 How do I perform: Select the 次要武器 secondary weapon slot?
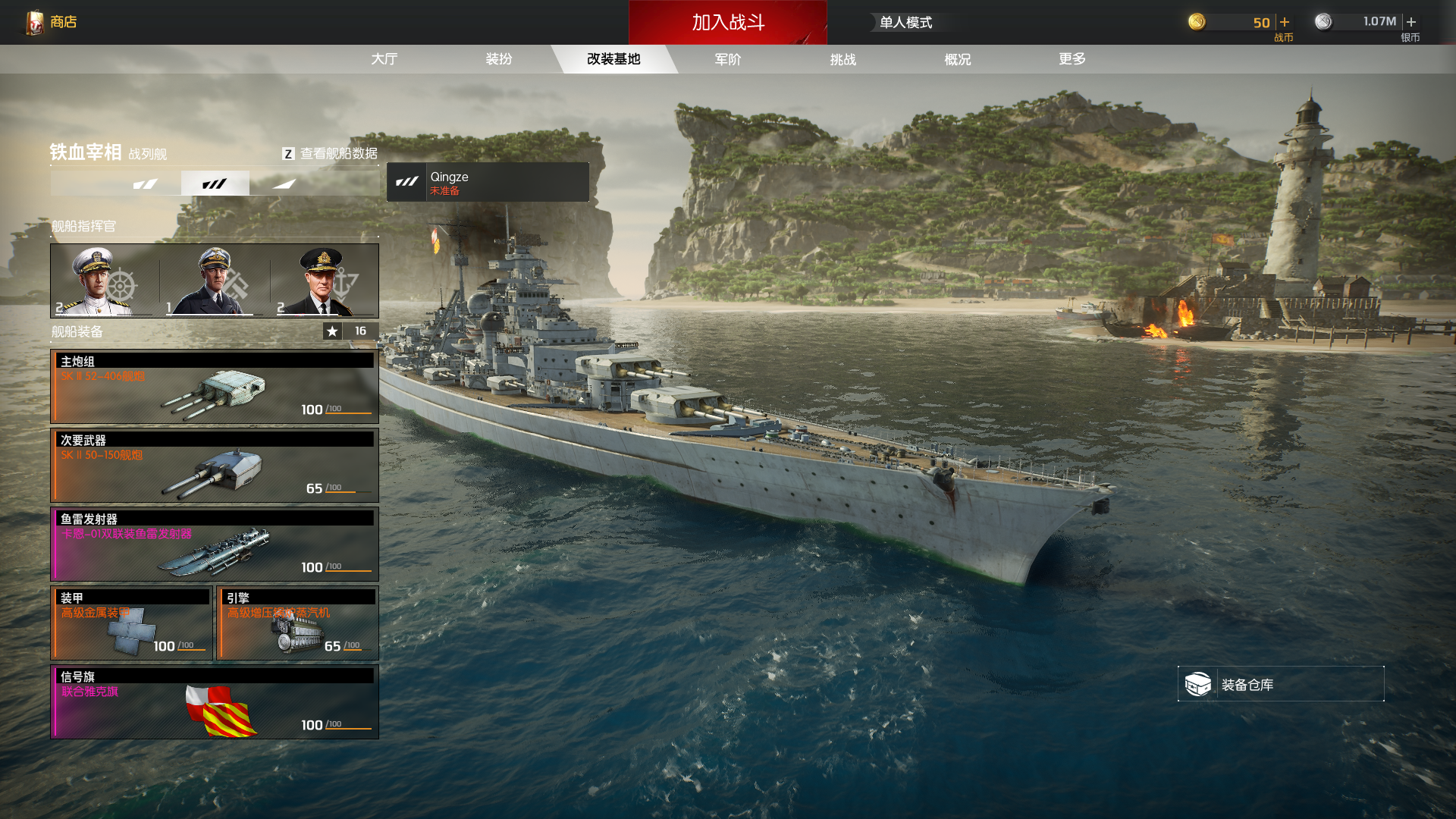[215, 466]
